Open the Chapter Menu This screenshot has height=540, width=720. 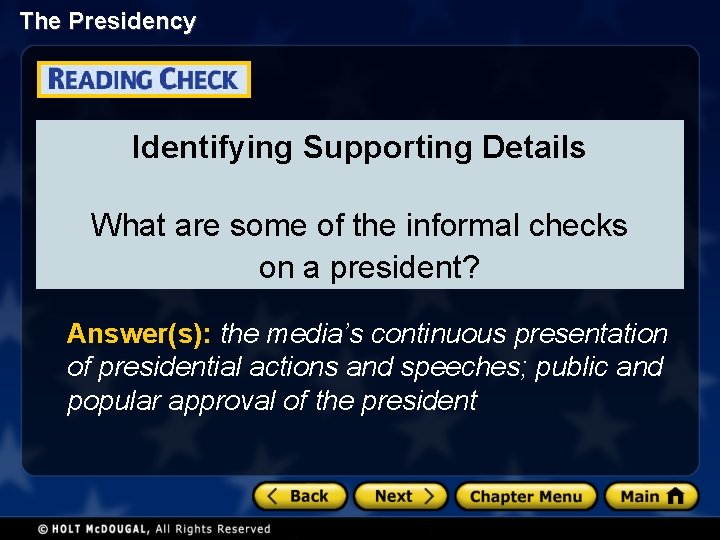coord(526,496)
